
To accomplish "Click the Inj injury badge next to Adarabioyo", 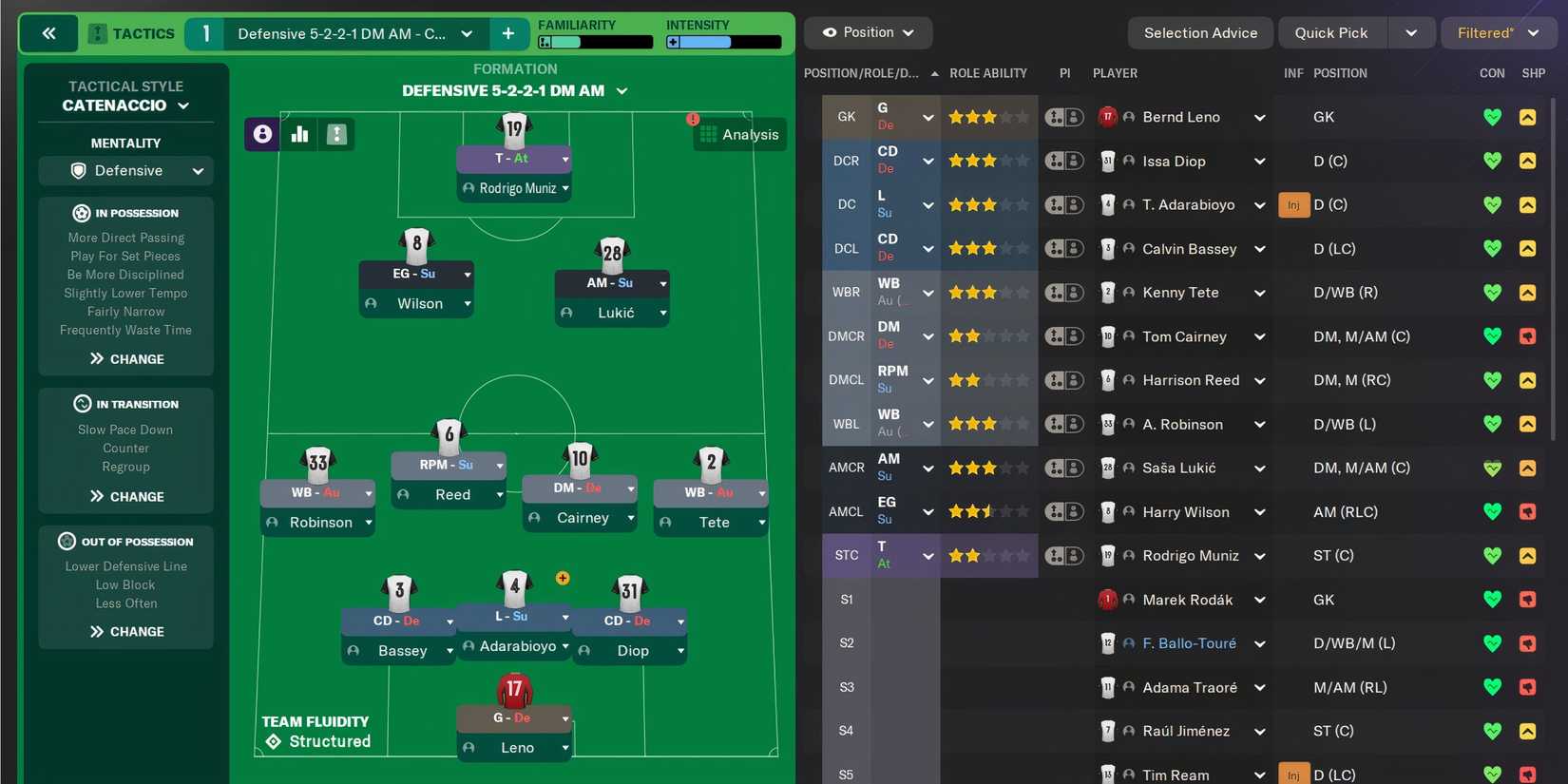I will coord(1293,204).
